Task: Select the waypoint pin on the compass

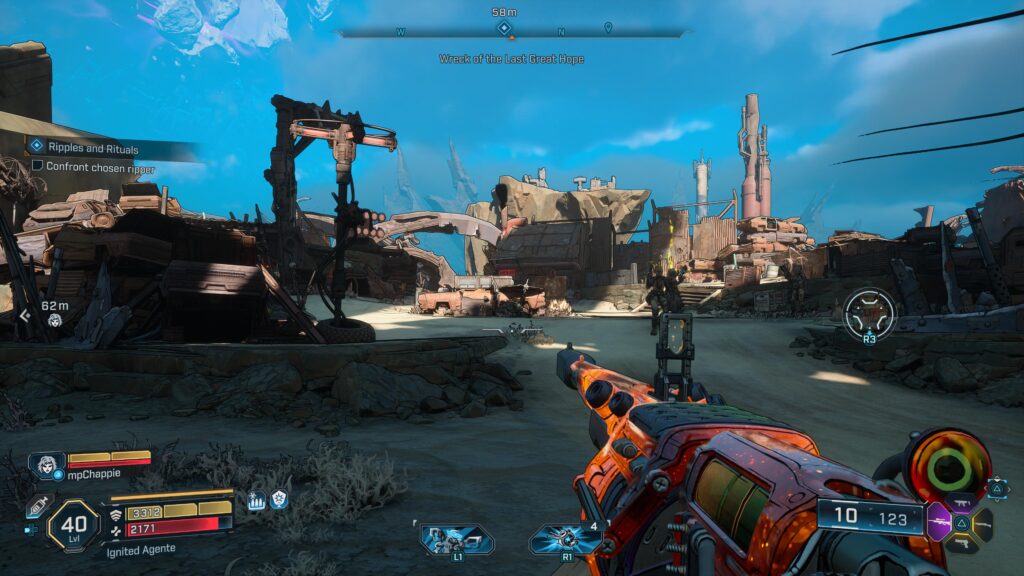Action: coord(608,28)
